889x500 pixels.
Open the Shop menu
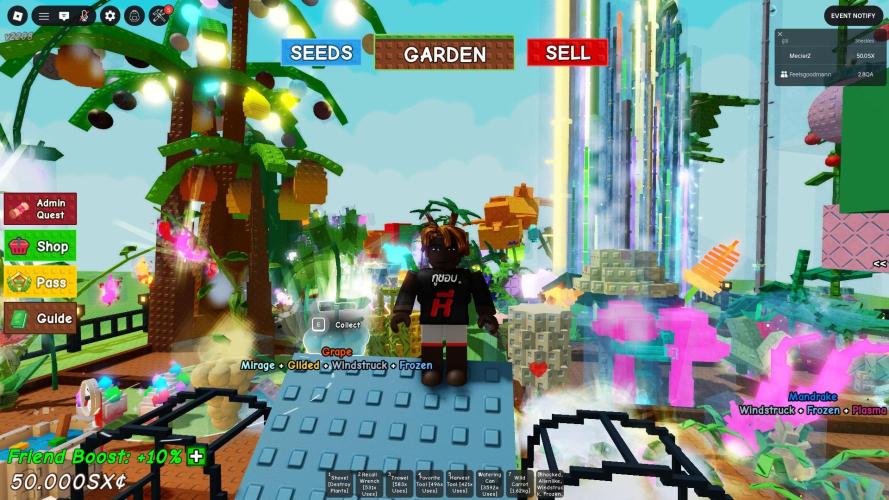(x=40, y=246)
